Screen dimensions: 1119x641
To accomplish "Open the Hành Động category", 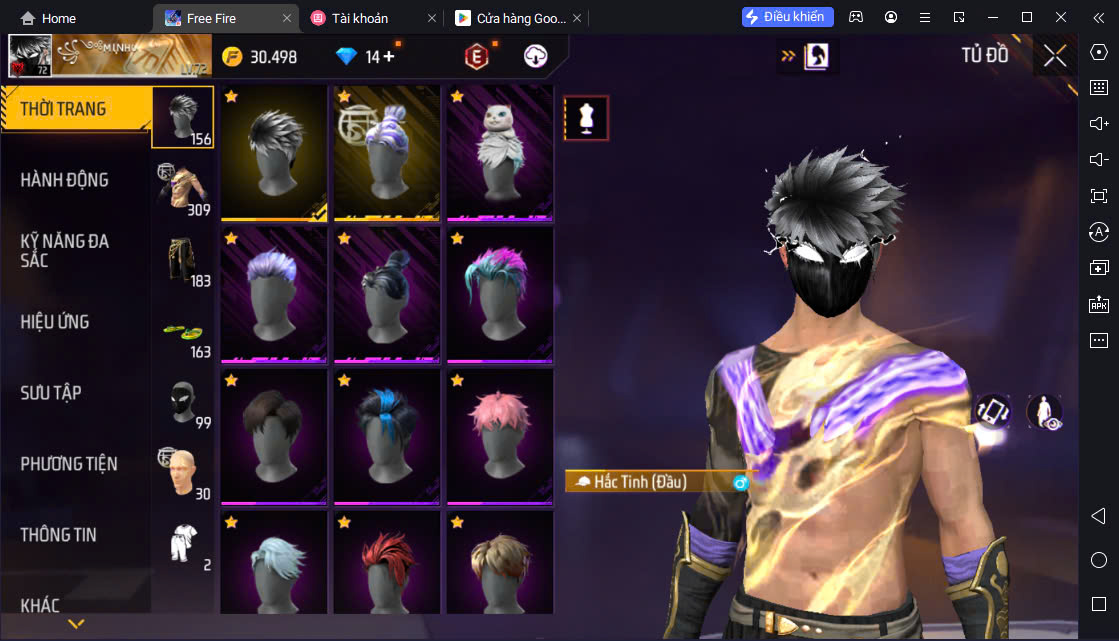I will coord(65,180).
